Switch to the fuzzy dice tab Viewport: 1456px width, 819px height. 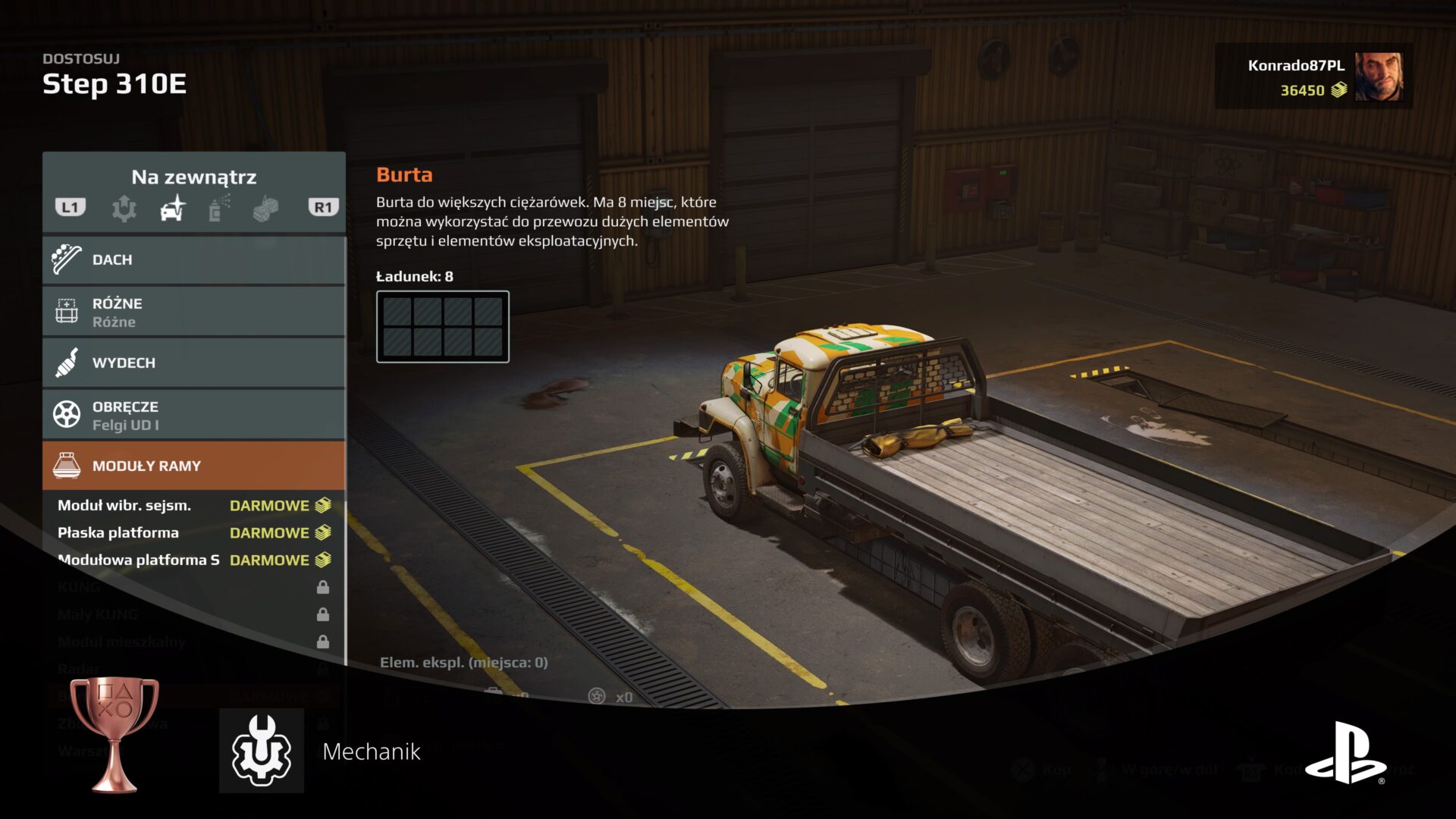pos(265,208)
